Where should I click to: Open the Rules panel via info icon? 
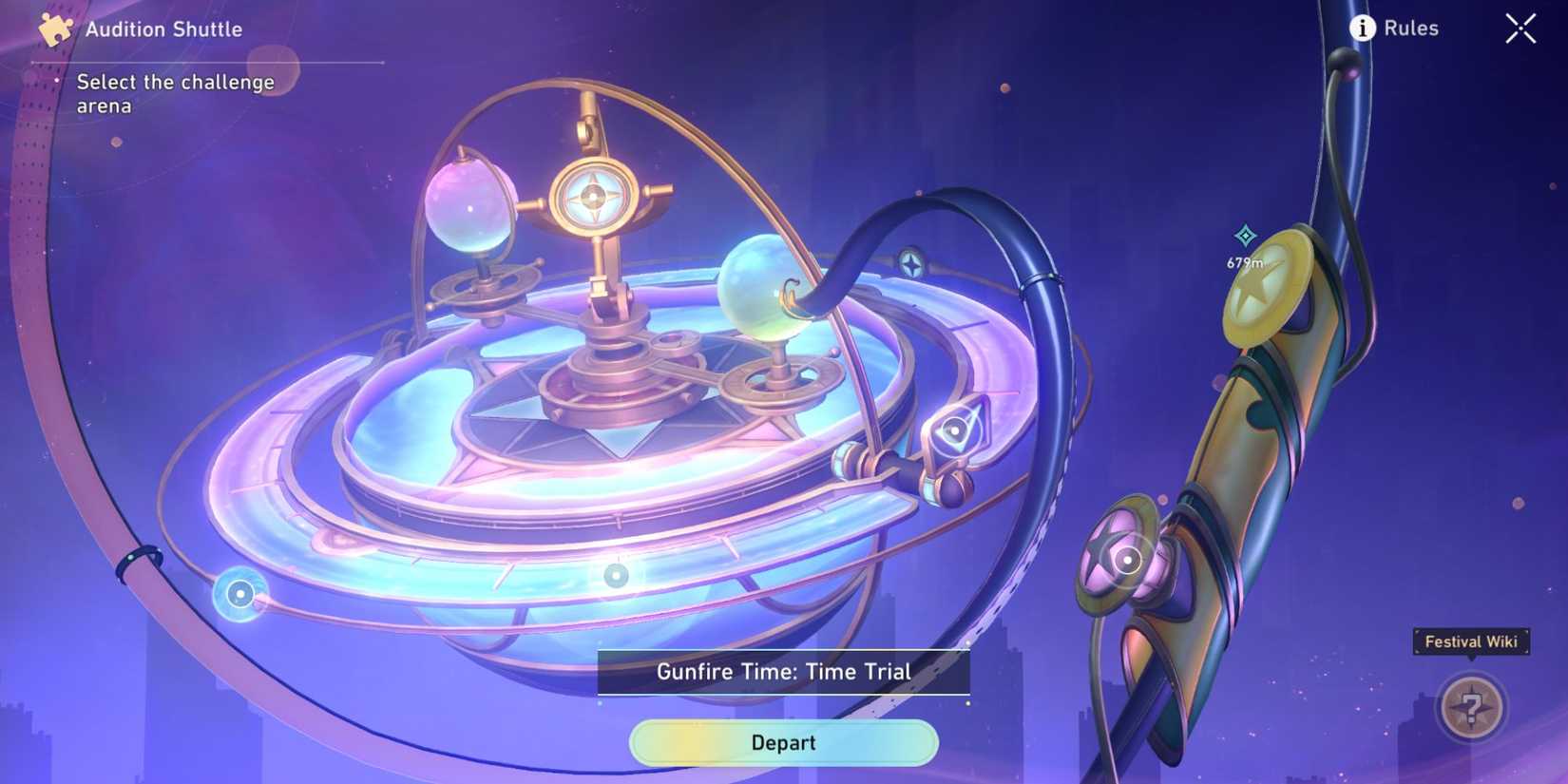pos(1363,29)
